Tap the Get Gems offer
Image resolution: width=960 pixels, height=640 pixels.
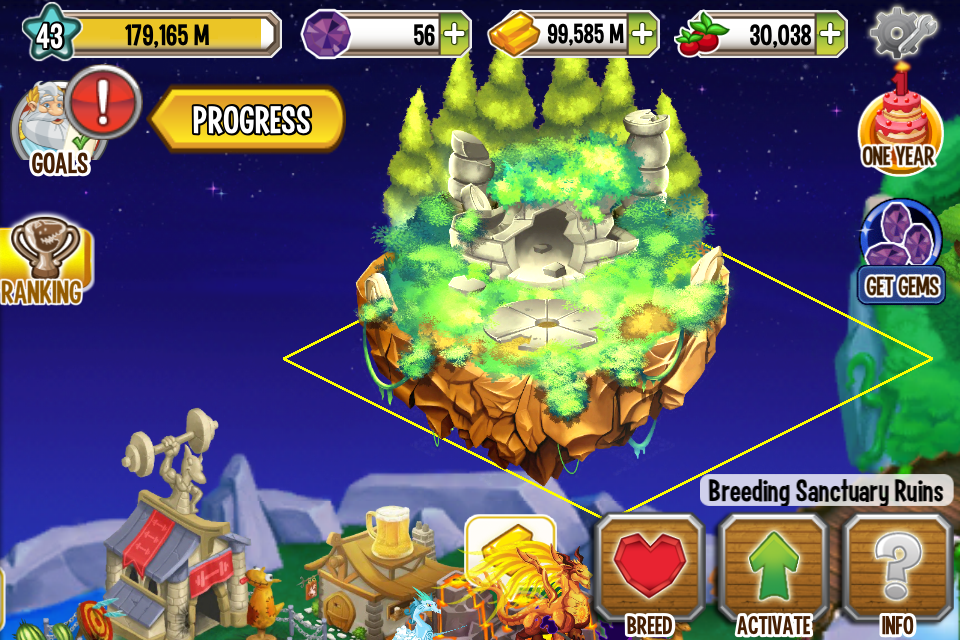[x=901, y=255]
